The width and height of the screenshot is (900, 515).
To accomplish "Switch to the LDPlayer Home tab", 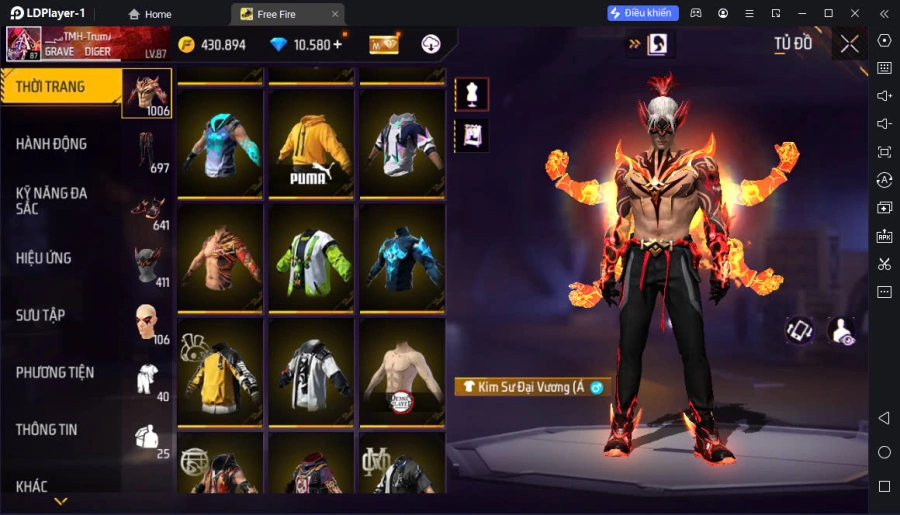I will [150, 14].
